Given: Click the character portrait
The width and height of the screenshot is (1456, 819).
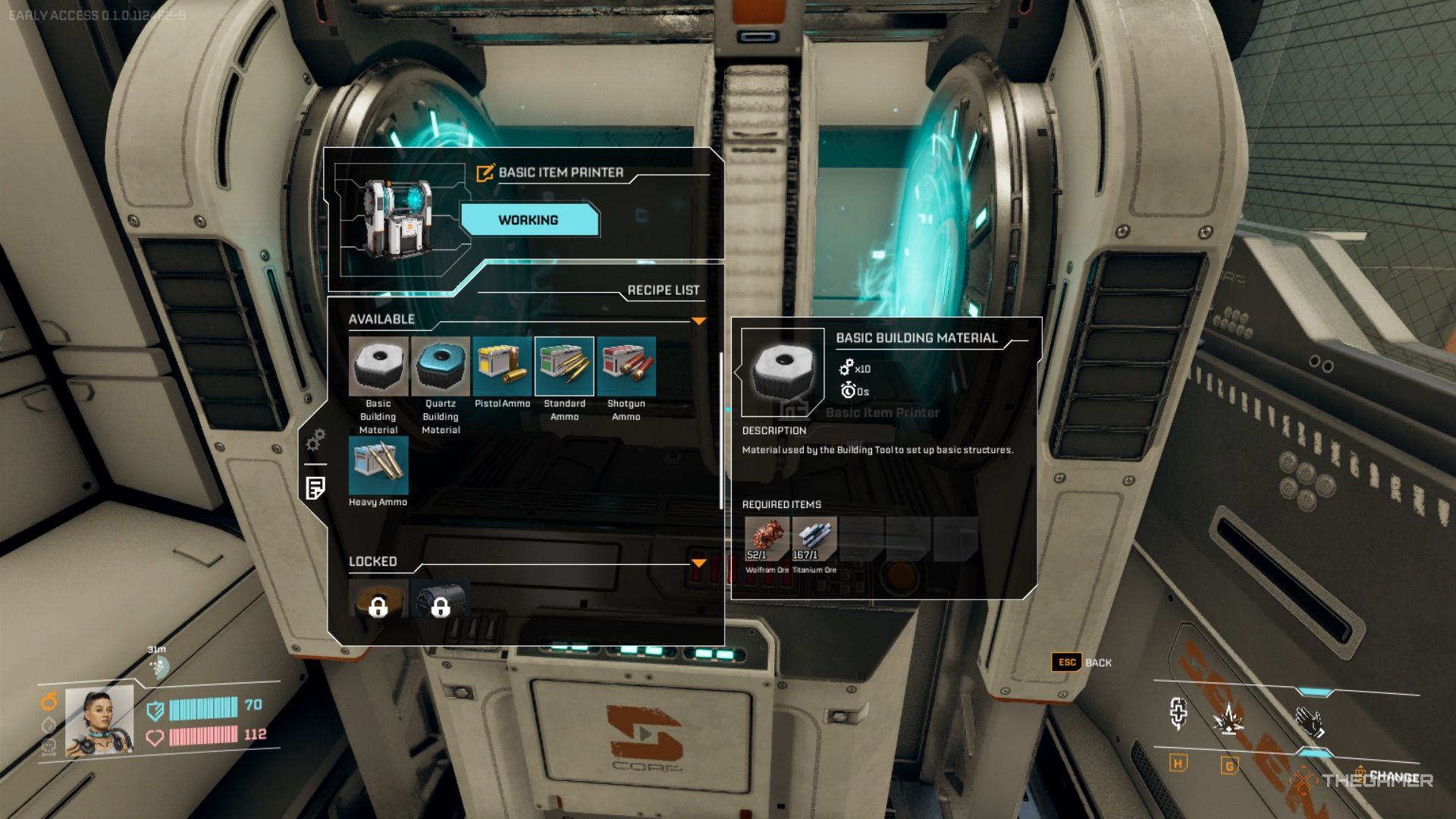Looking at the screenshot, I should [99, 722].
